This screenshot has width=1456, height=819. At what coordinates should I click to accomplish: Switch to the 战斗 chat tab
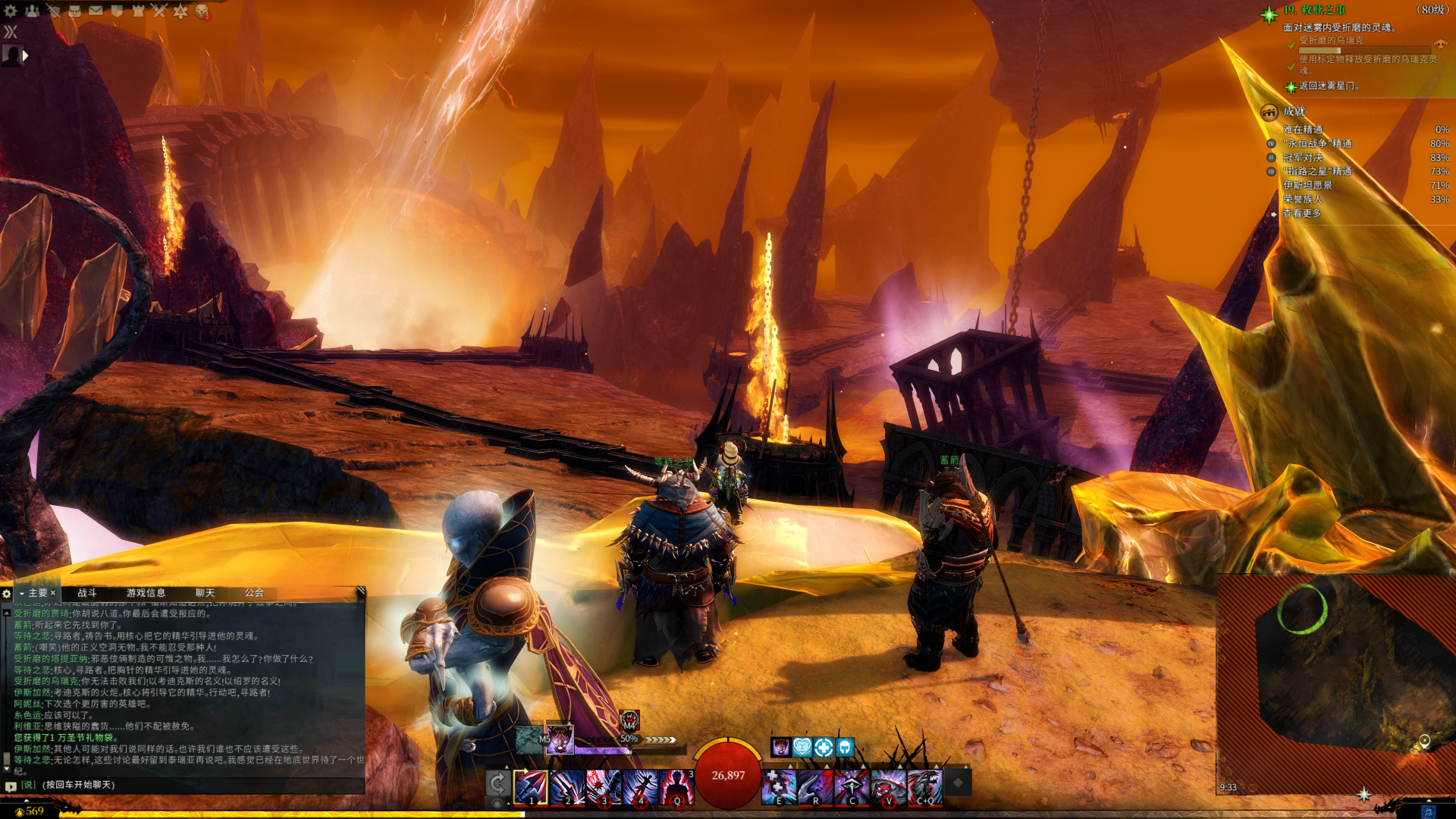coord(87,593)
